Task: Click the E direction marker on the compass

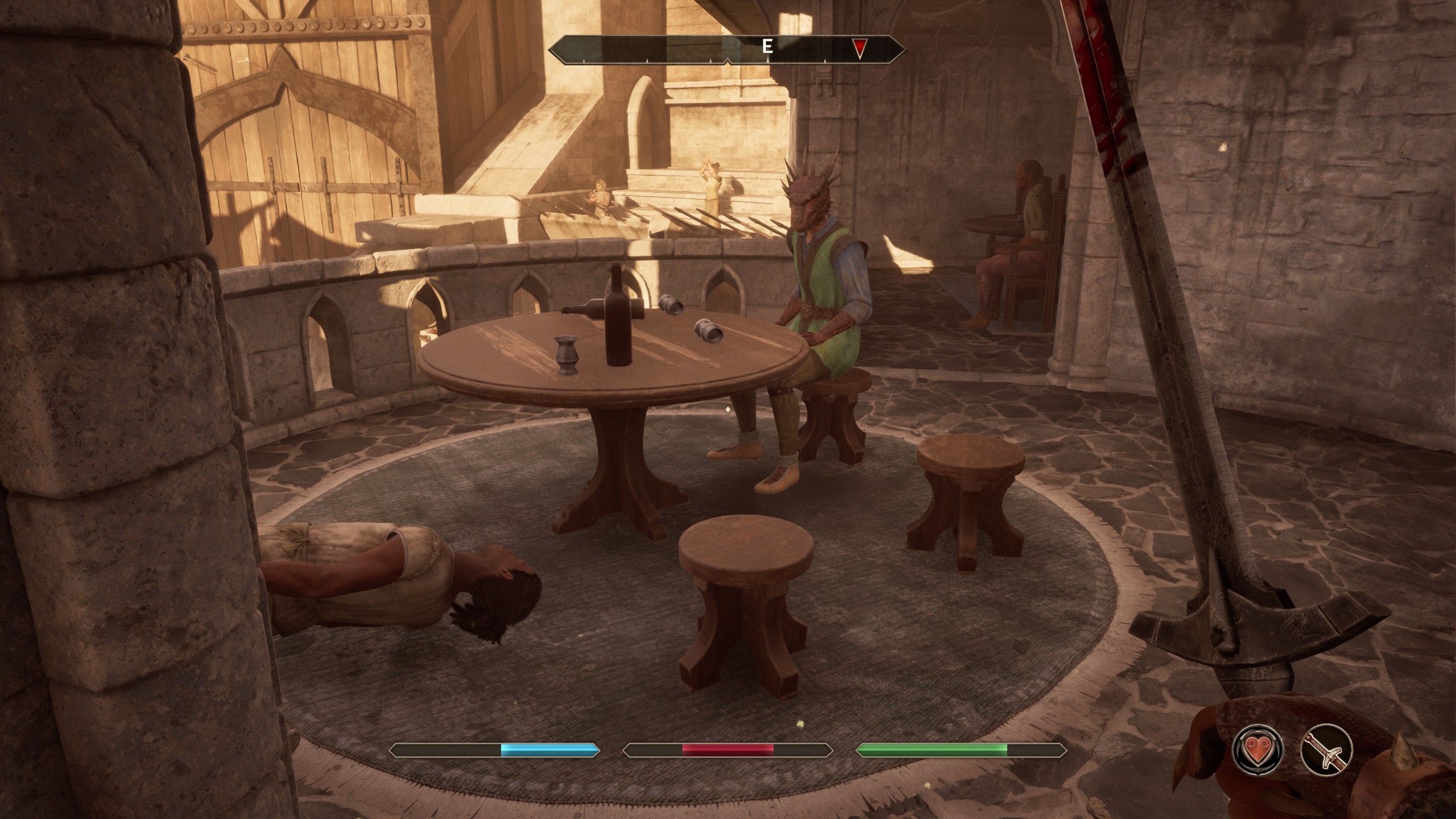Action: (767, 45)
